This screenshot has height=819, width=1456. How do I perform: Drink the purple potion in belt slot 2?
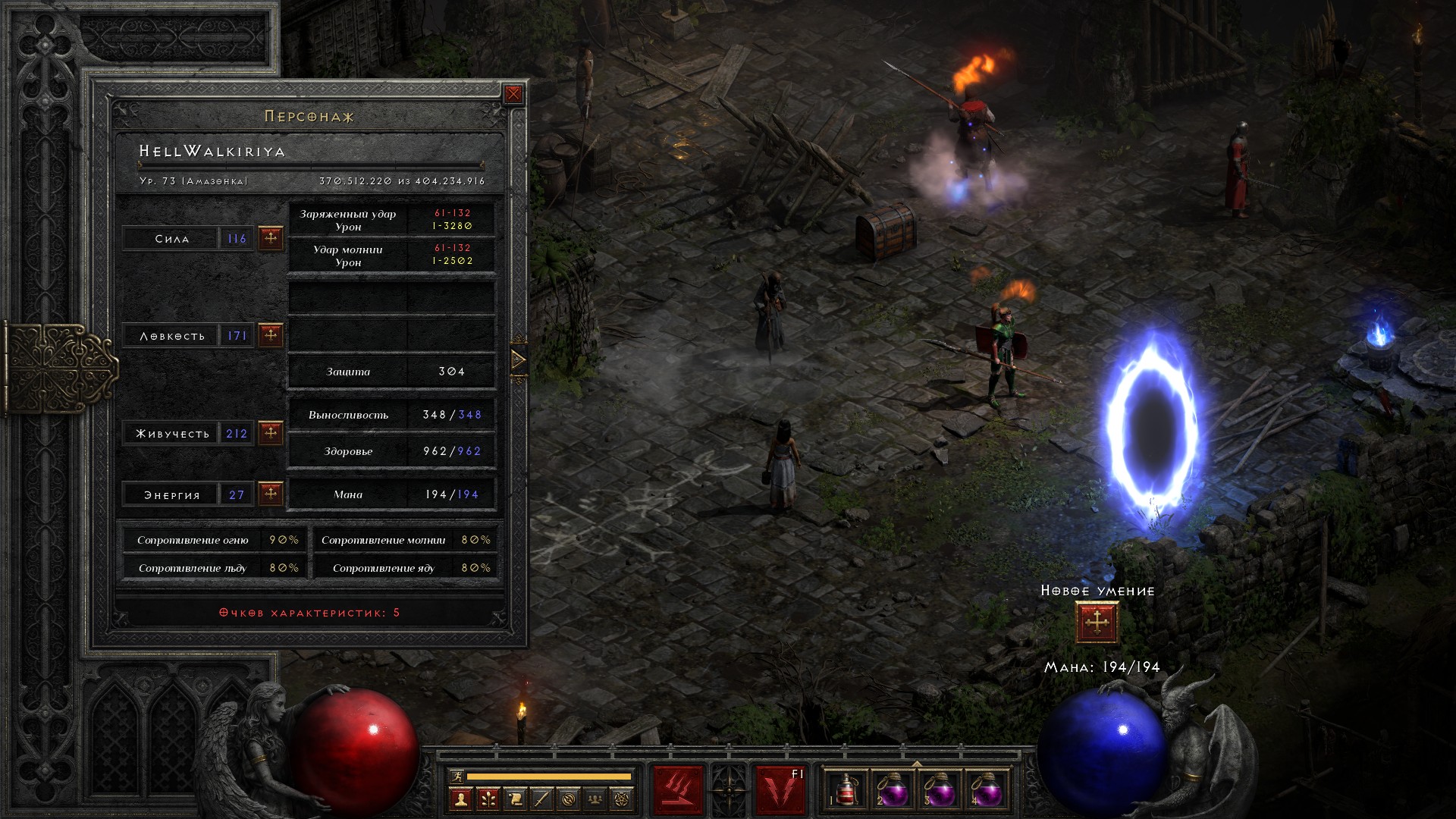891,791
